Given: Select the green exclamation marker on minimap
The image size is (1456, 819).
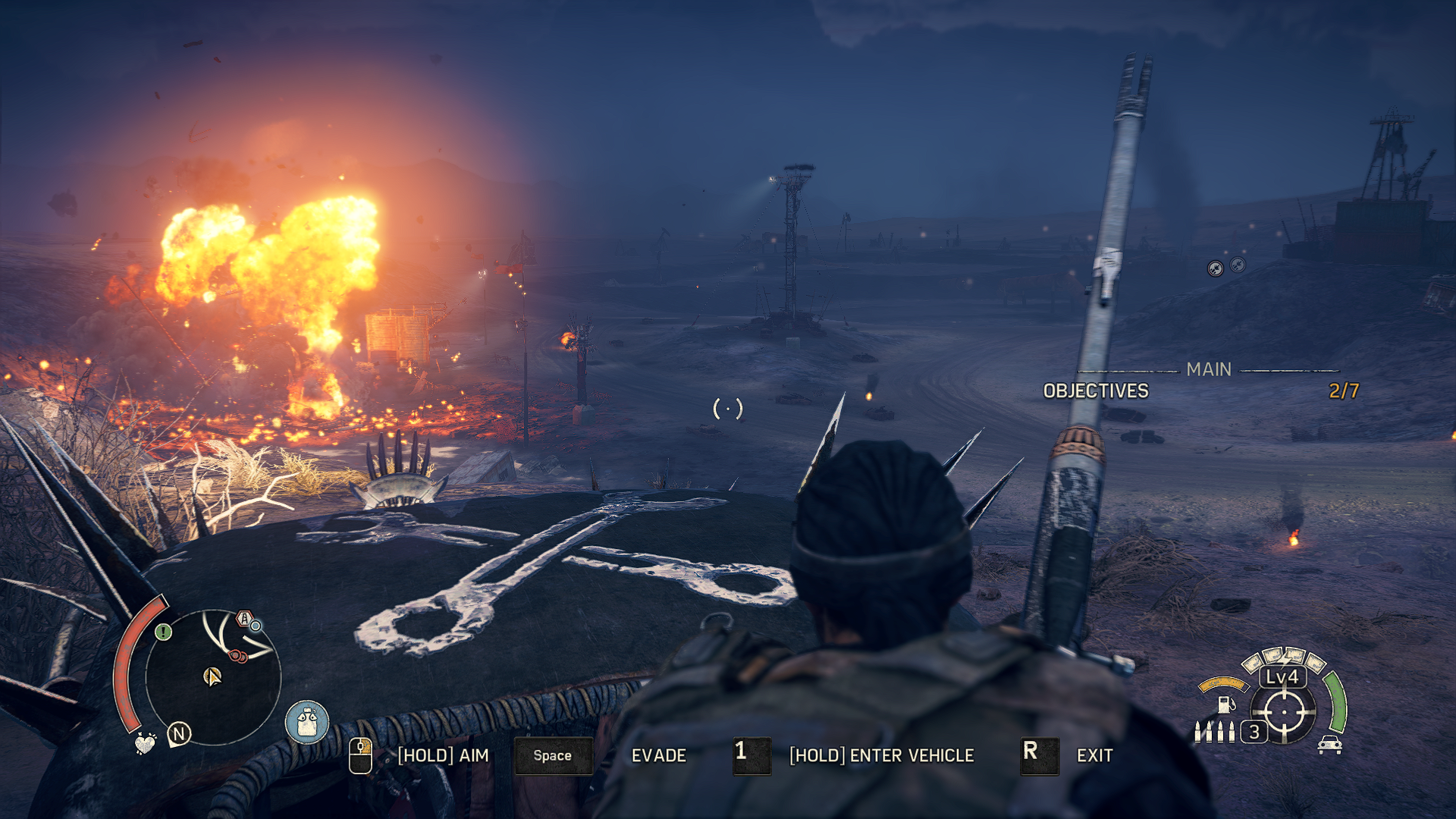Looking at the screenshot, I should (163, 632).
